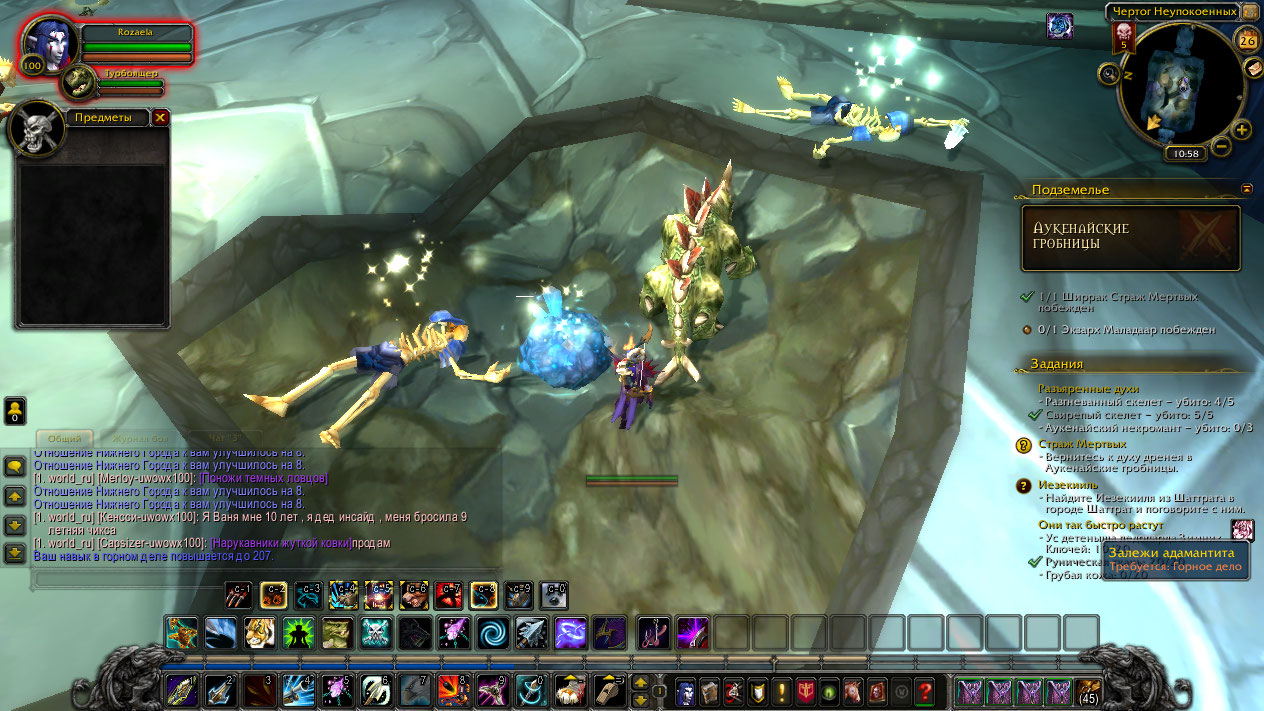Viewport: 1264px width, 711px height.
Task: Activate the tiger face ability
Action: coord(259,632)
